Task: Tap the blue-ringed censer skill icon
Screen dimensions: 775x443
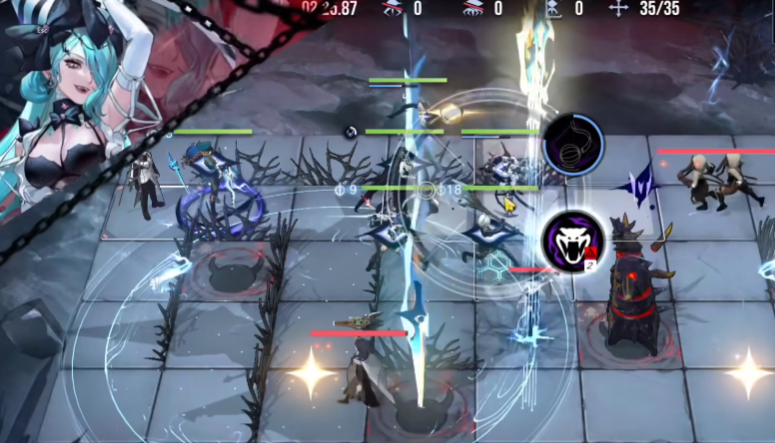Action: point(573,145)
